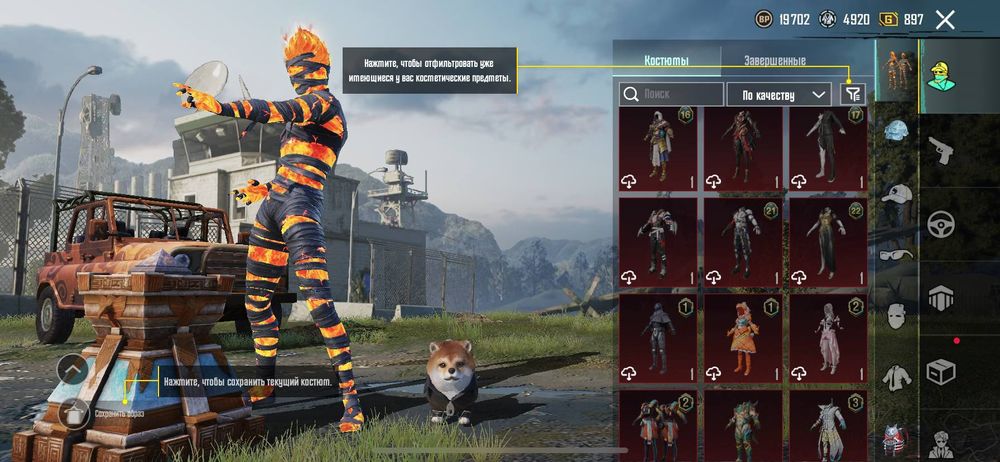Viewport: 1000px width, 462px height.
Task: Choose the pink dress costume tile
Action: (x=828, y=338)
